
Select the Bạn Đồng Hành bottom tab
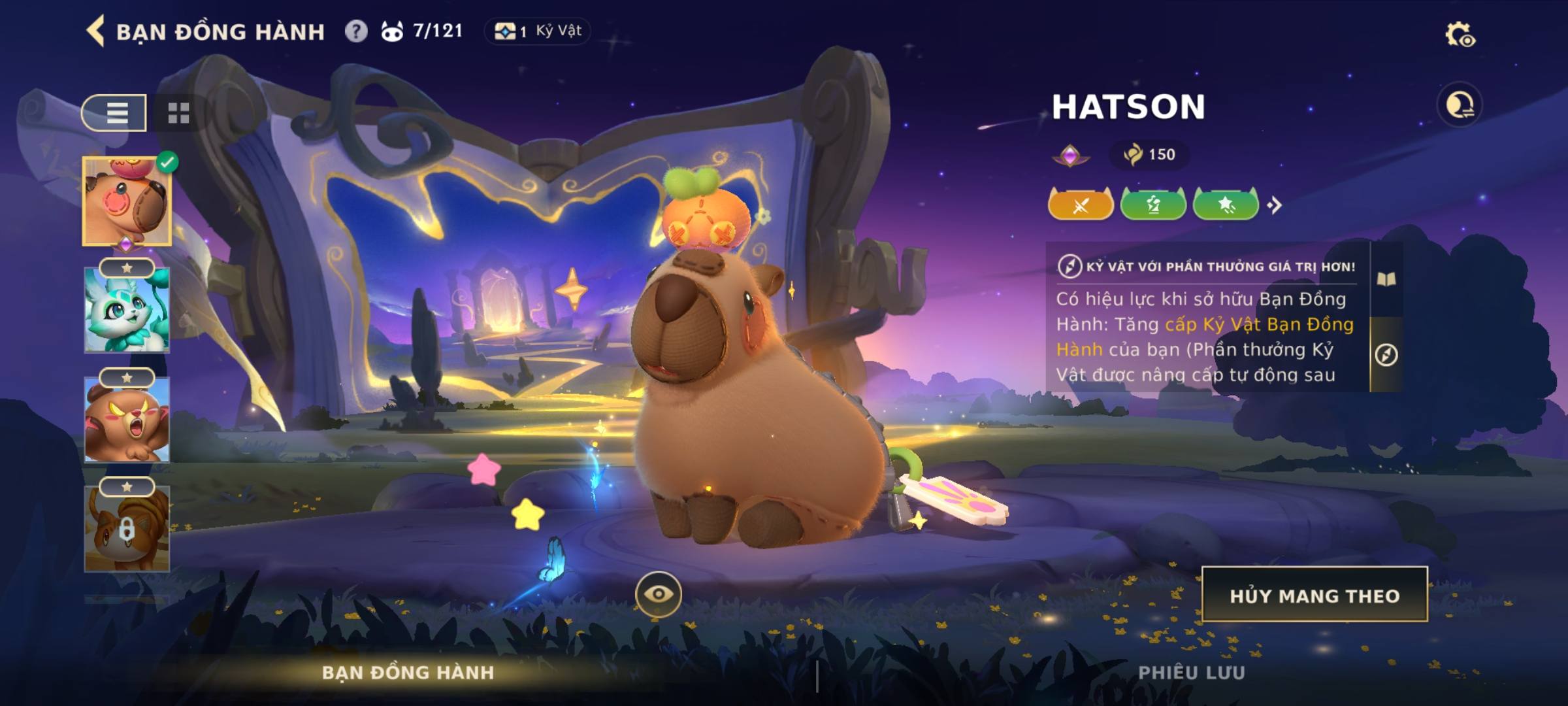(x=408, y=673)
